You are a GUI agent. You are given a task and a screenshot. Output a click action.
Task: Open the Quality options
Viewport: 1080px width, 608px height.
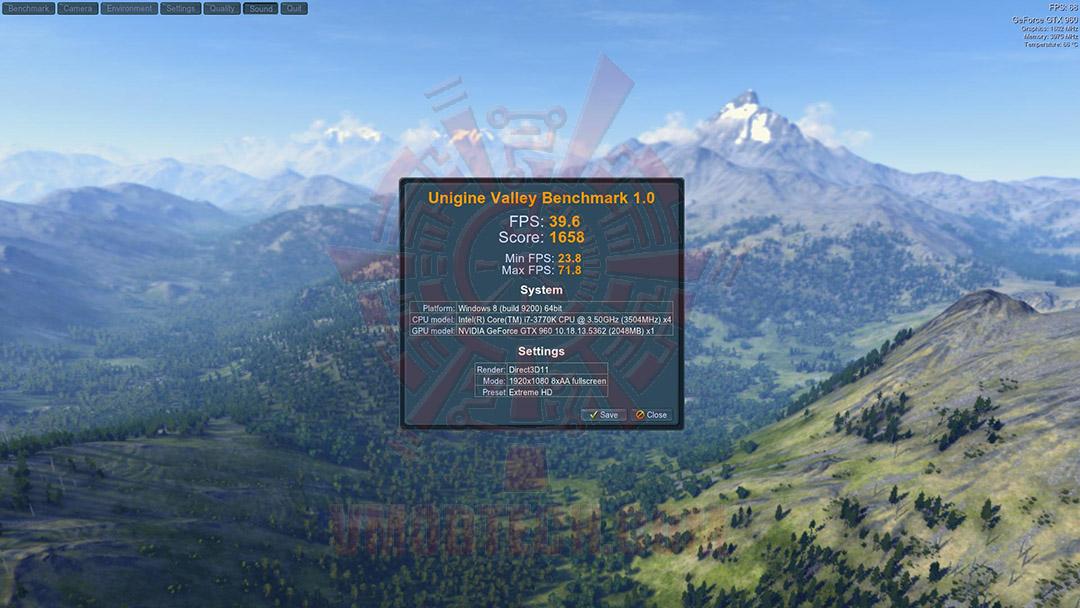click(x=222, y=9)
